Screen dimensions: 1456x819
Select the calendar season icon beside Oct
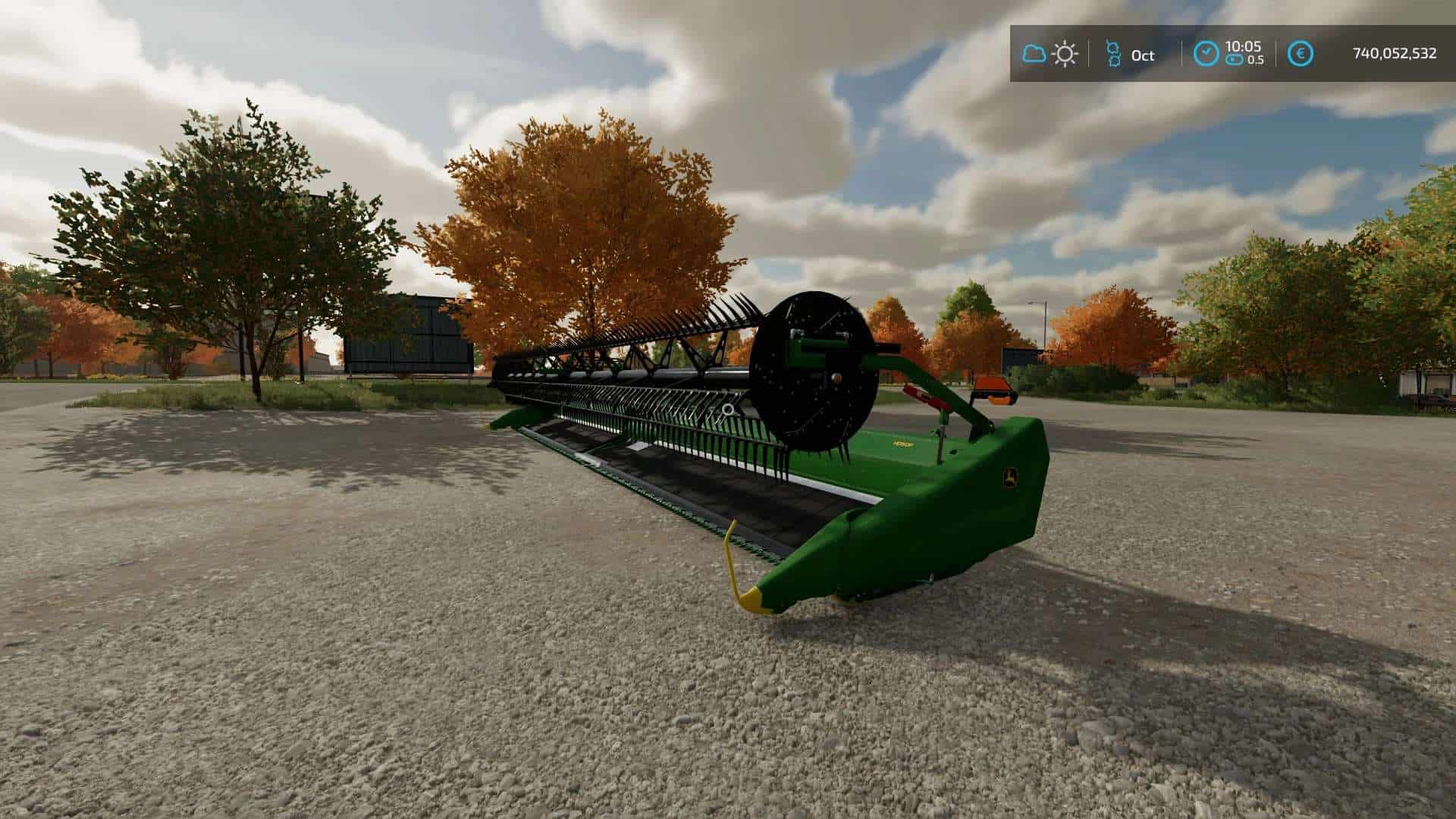[x=1112, y=54]
